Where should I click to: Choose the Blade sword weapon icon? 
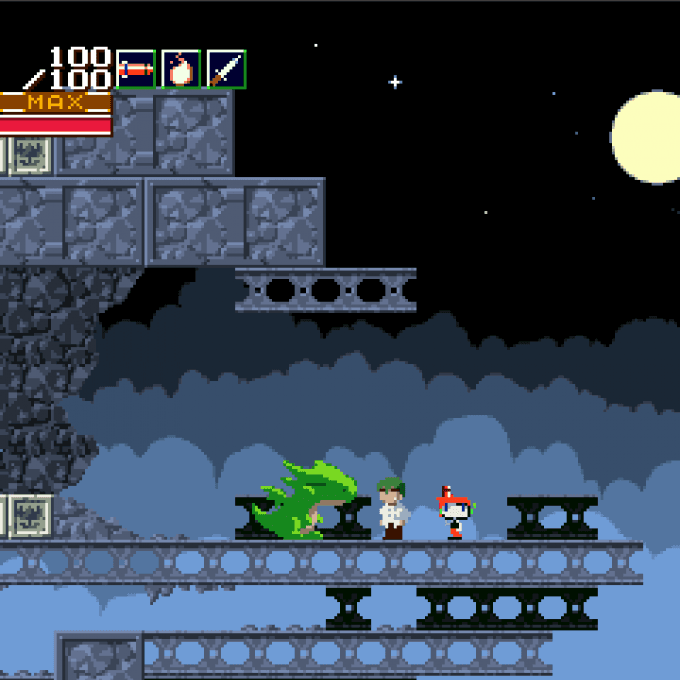point(226,69)
